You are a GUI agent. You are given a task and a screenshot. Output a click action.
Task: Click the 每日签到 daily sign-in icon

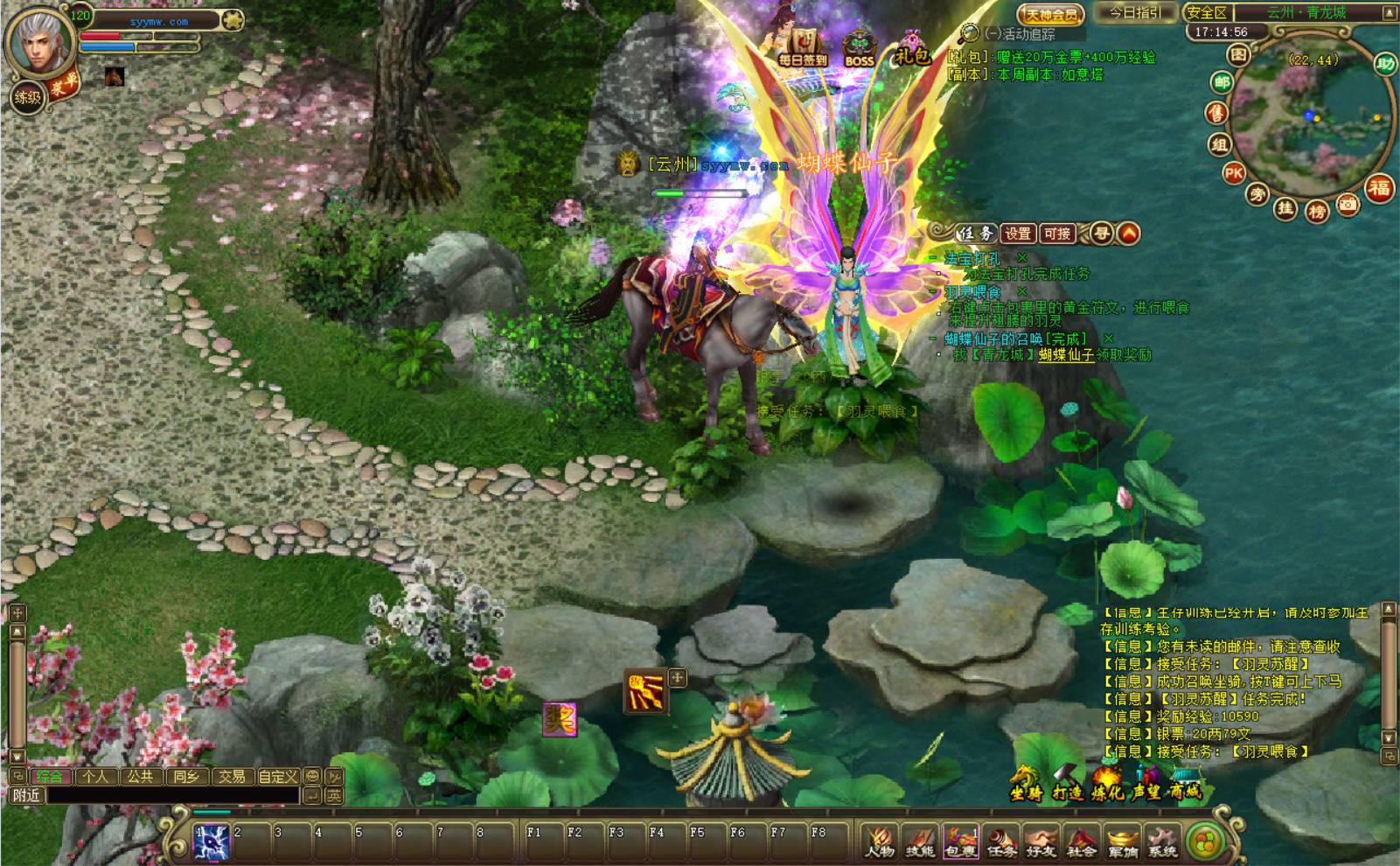(x=802, y=46)
